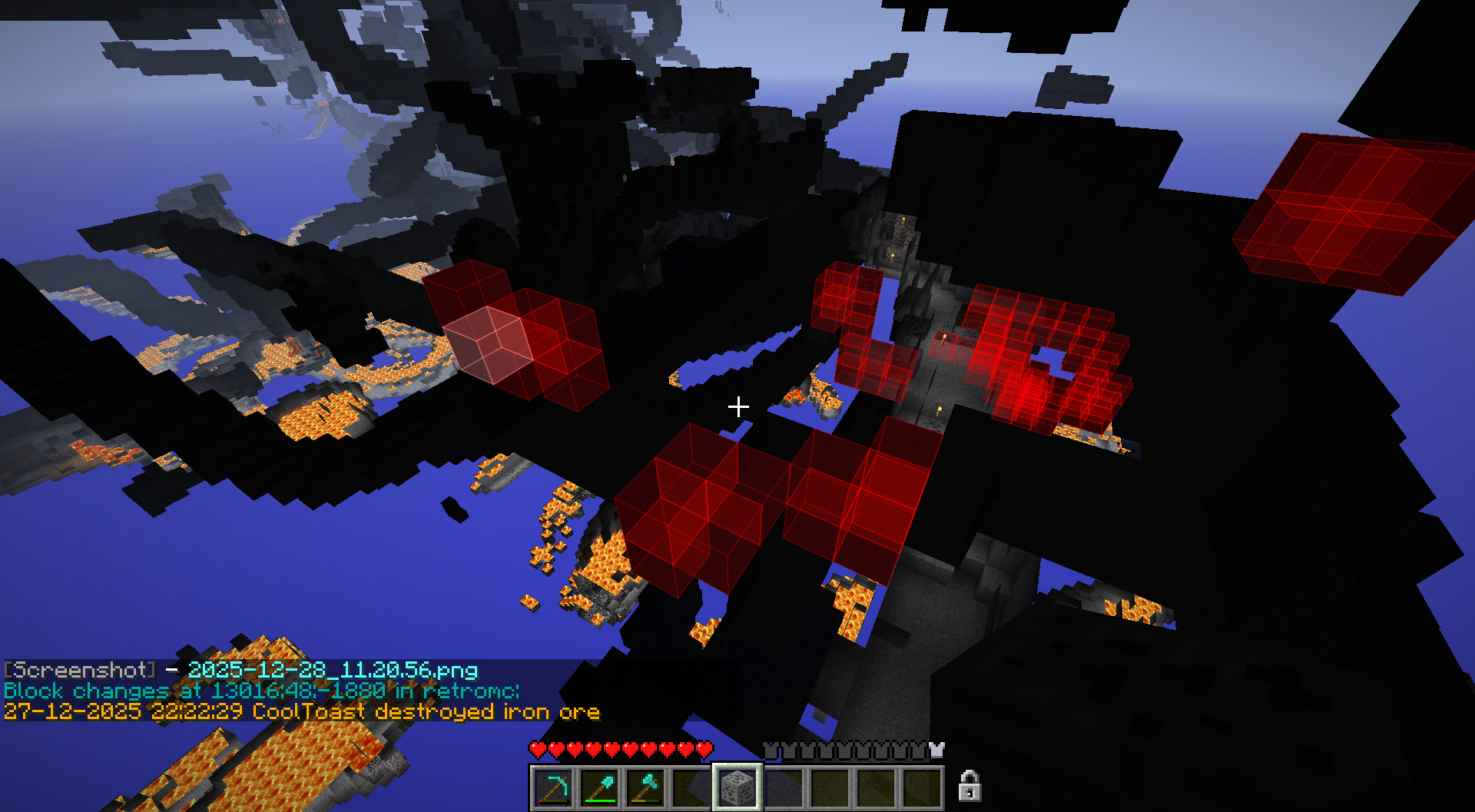Screen dimensions: 1475x812
Task: Select the diamond shovel hotbar slot
Action: (x=600, y=787)
